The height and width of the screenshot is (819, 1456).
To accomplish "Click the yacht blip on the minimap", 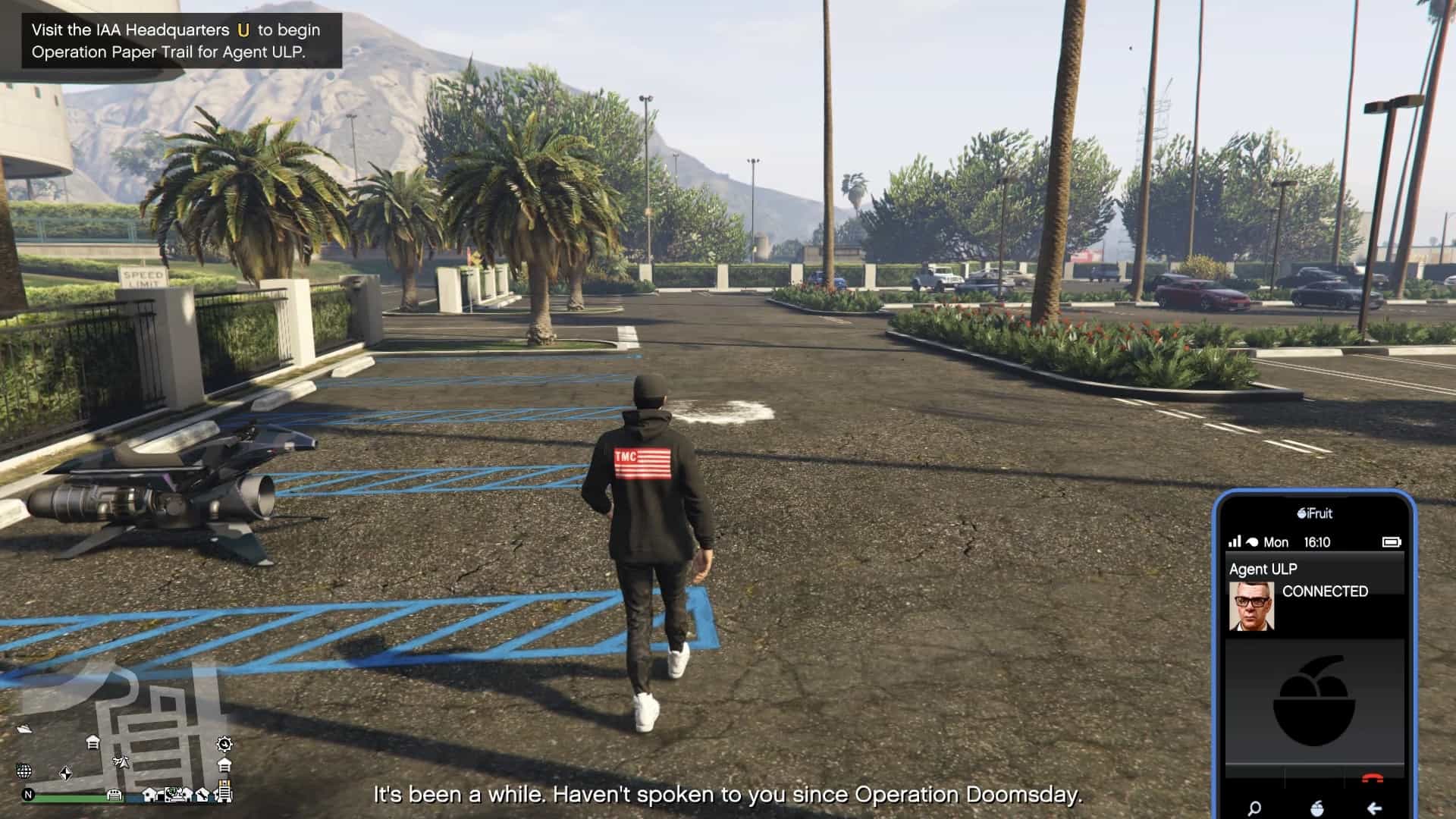I will 24,729.
